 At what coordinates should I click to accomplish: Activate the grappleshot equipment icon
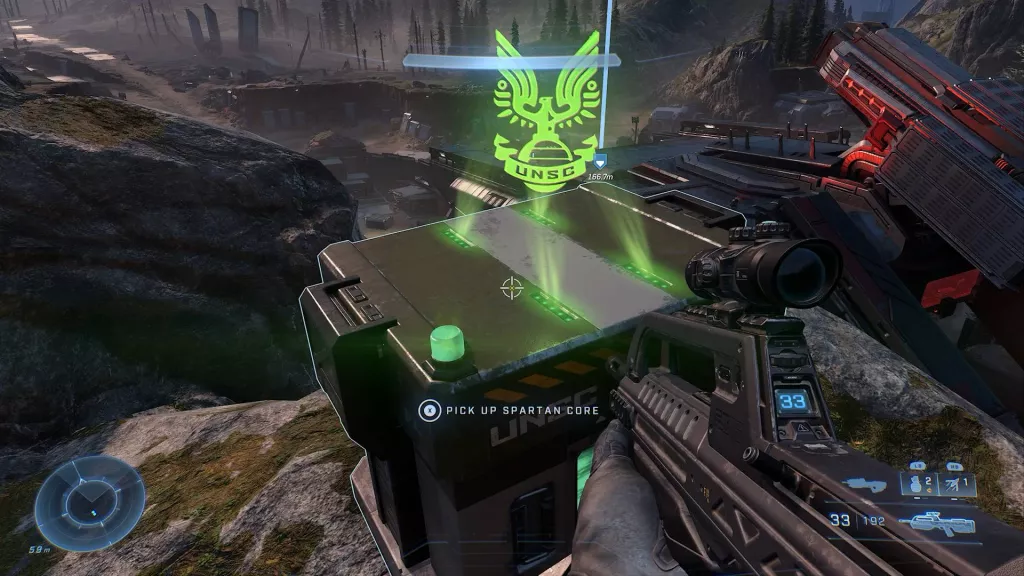click(x=955, y=484)
